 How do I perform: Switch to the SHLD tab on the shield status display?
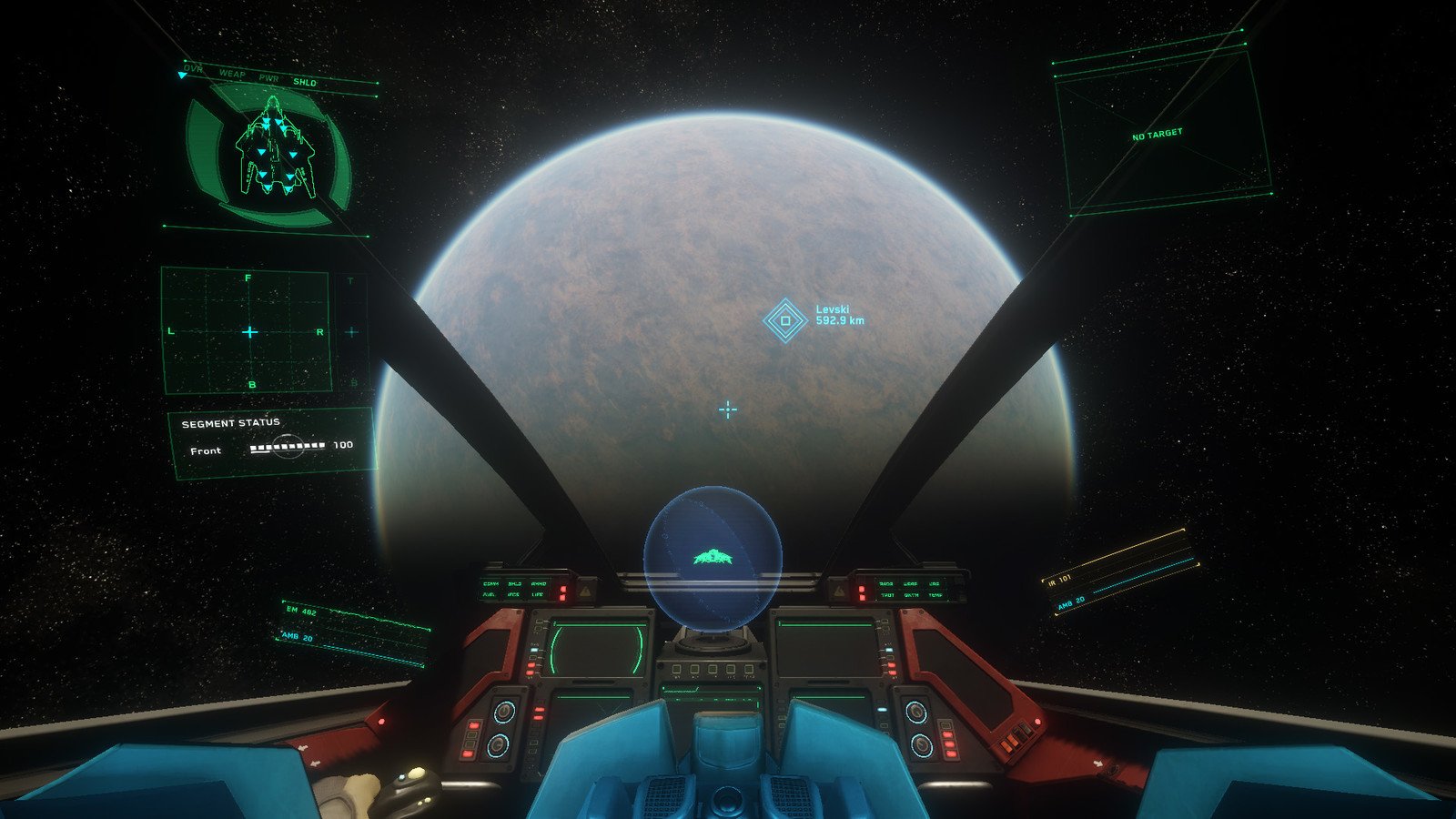point(306,81)
